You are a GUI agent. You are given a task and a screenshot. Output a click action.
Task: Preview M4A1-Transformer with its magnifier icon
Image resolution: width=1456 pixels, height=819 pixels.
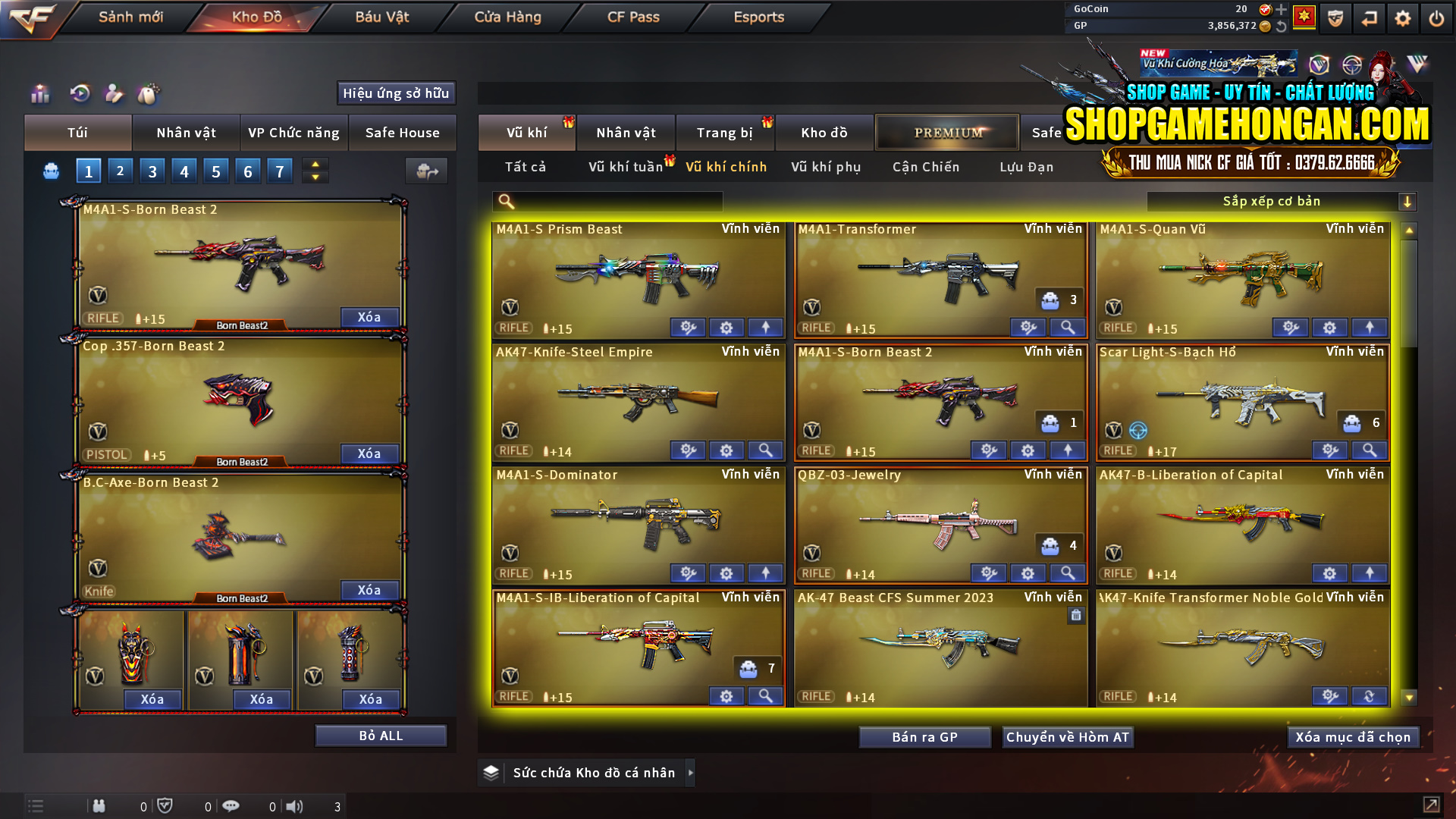coord(1068,328)
